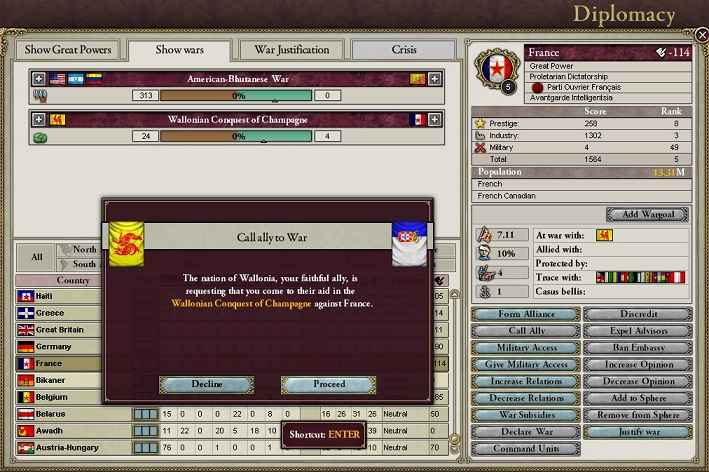
Task: Filter the country list with All
Action: pos(36,257)
